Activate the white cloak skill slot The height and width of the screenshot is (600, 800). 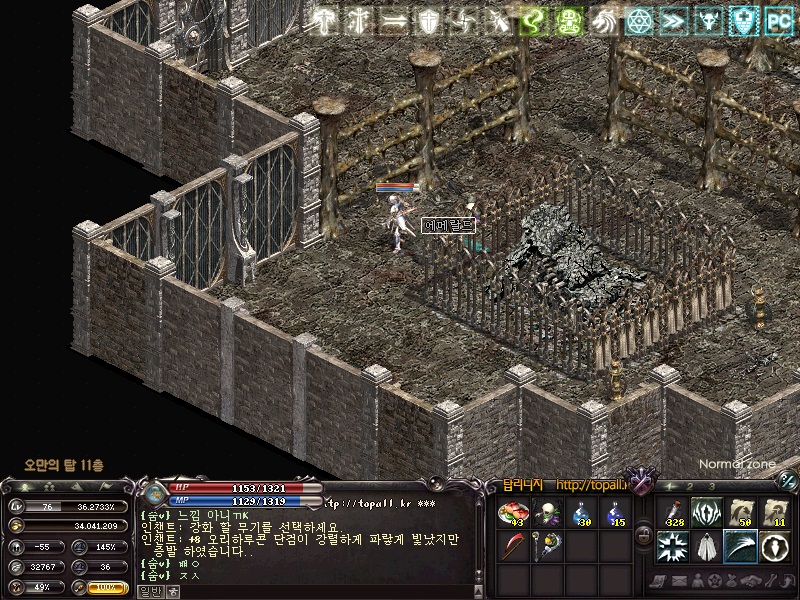tap(706, 547)
